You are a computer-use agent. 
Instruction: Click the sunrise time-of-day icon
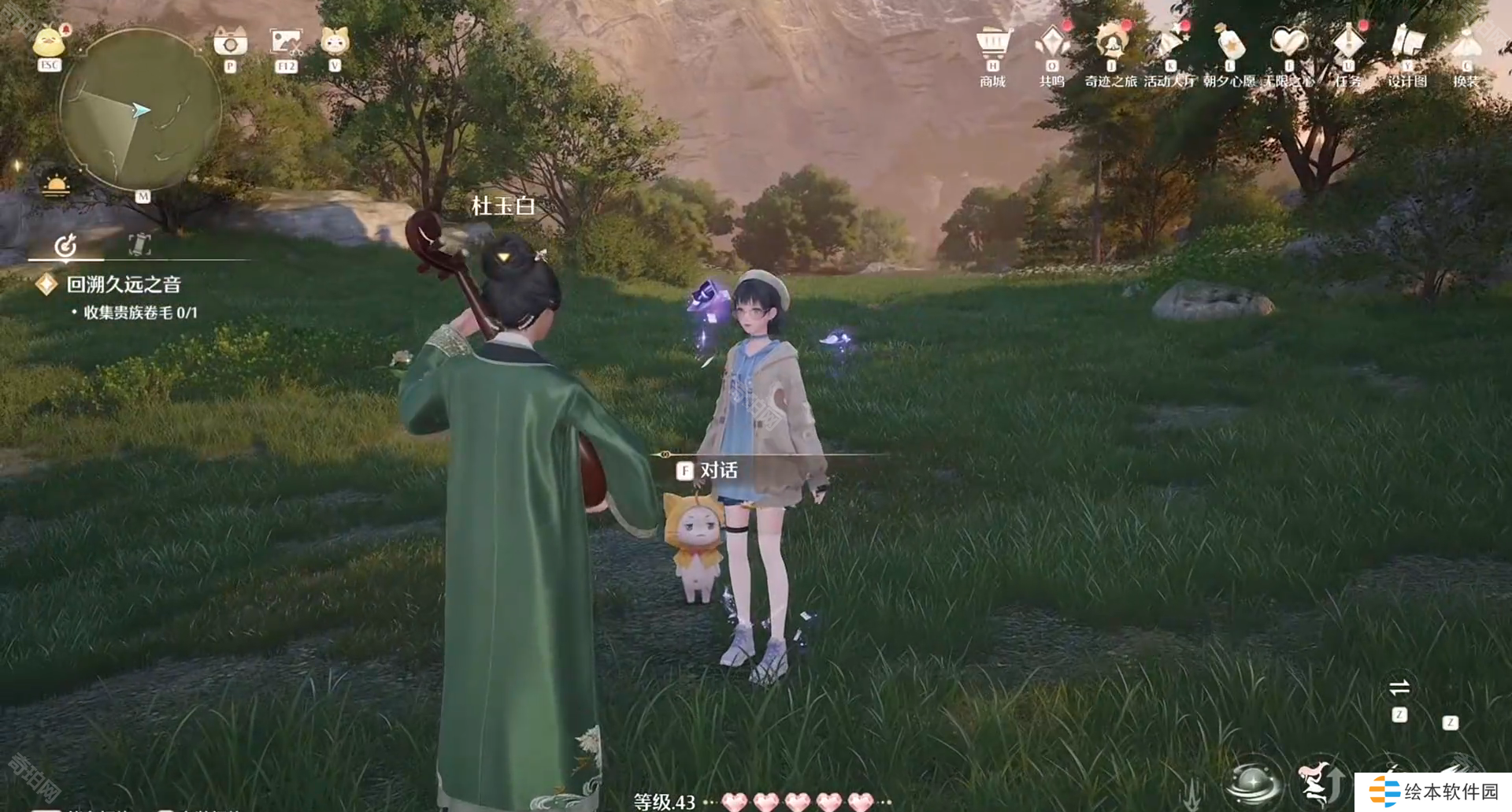click(x=57, y=186)
